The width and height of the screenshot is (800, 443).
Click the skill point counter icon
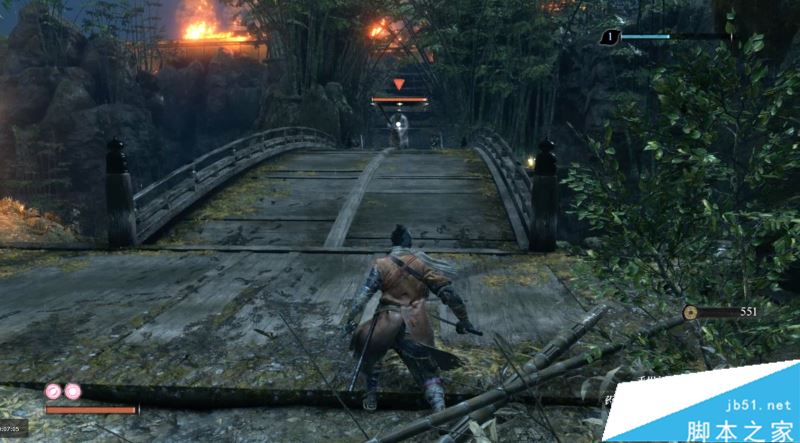[x=611, y=37]
